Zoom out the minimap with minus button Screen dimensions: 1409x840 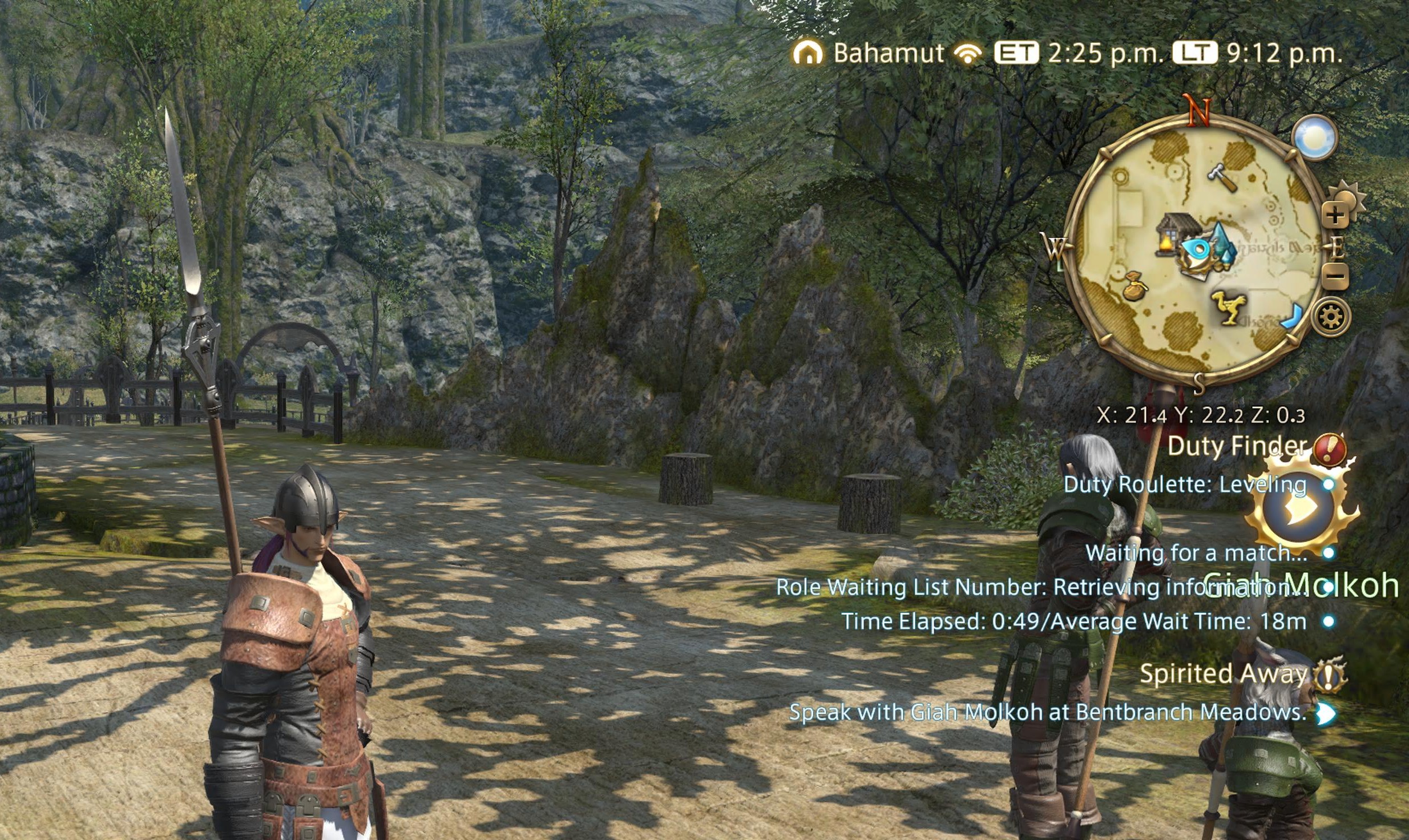pos(1336,276)
